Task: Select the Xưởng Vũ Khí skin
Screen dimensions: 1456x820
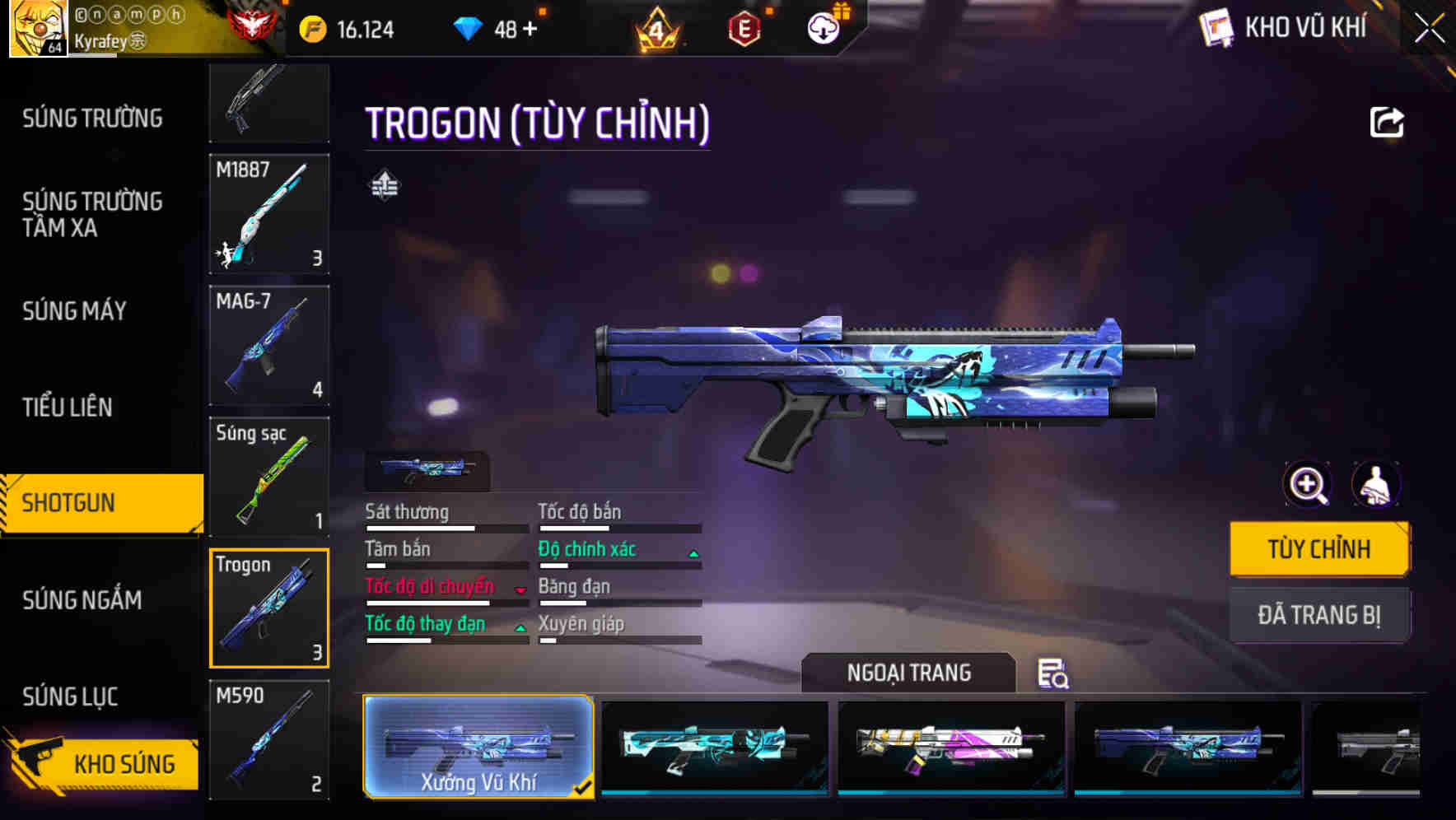Action: pos(478,747)
